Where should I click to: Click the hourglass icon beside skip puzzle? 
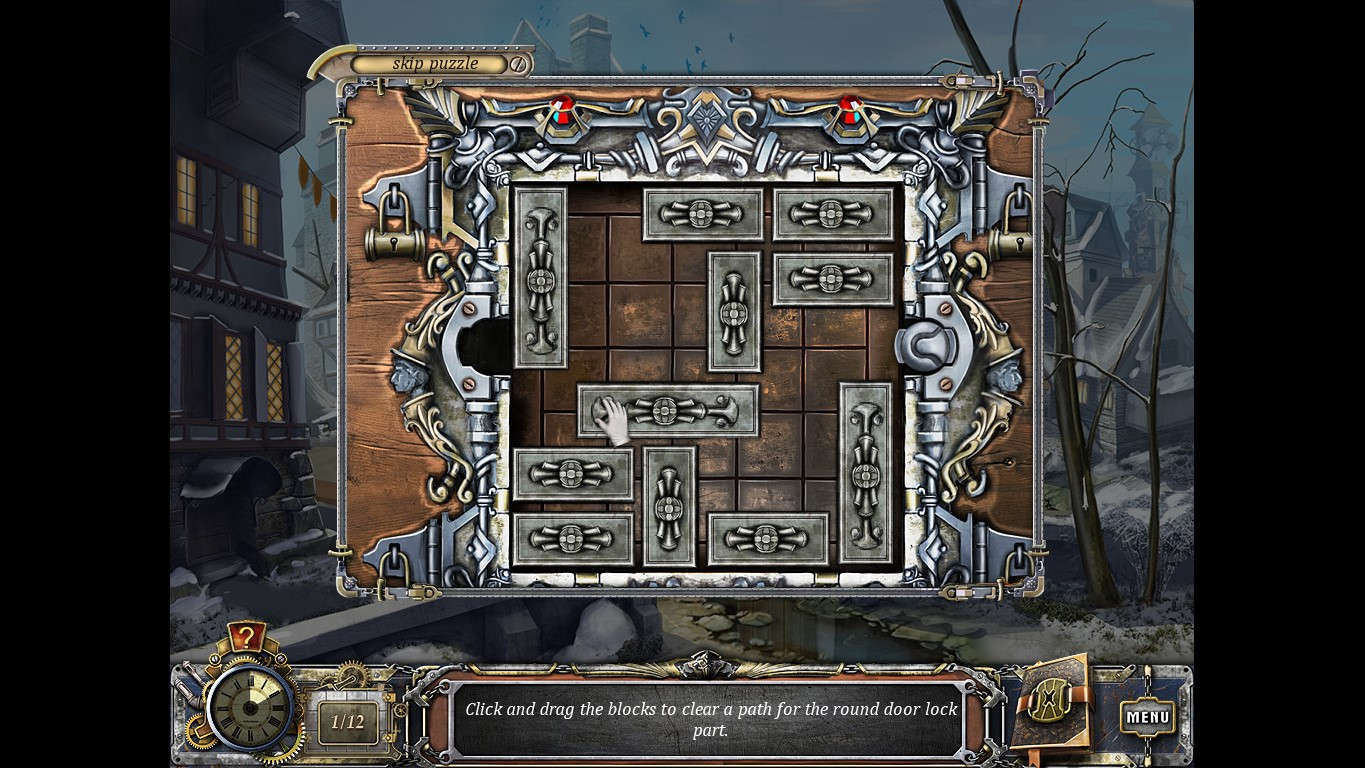[x=519, y=63]
